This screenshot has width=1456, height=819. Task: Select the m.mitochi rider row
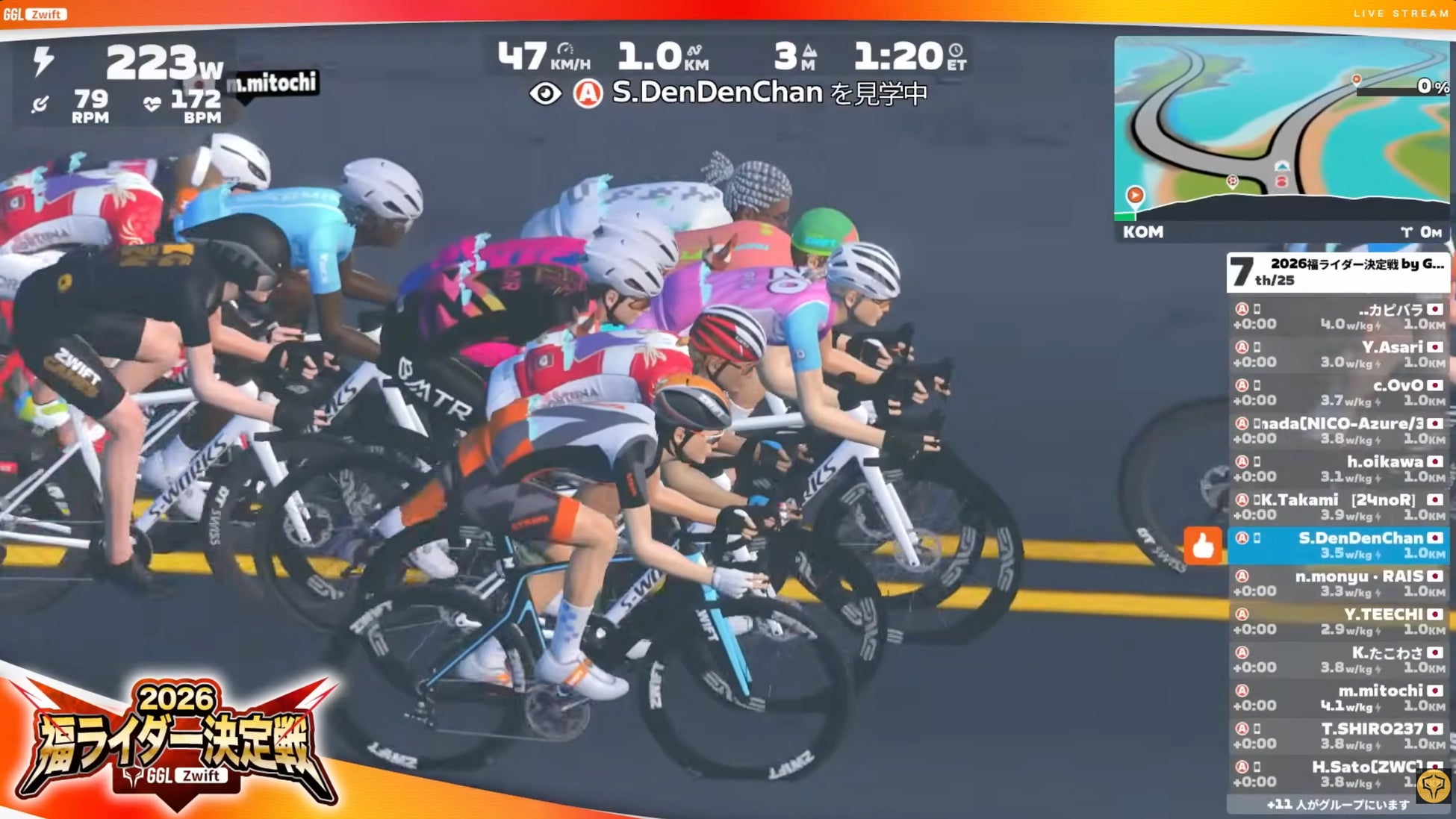[1338, 697]
